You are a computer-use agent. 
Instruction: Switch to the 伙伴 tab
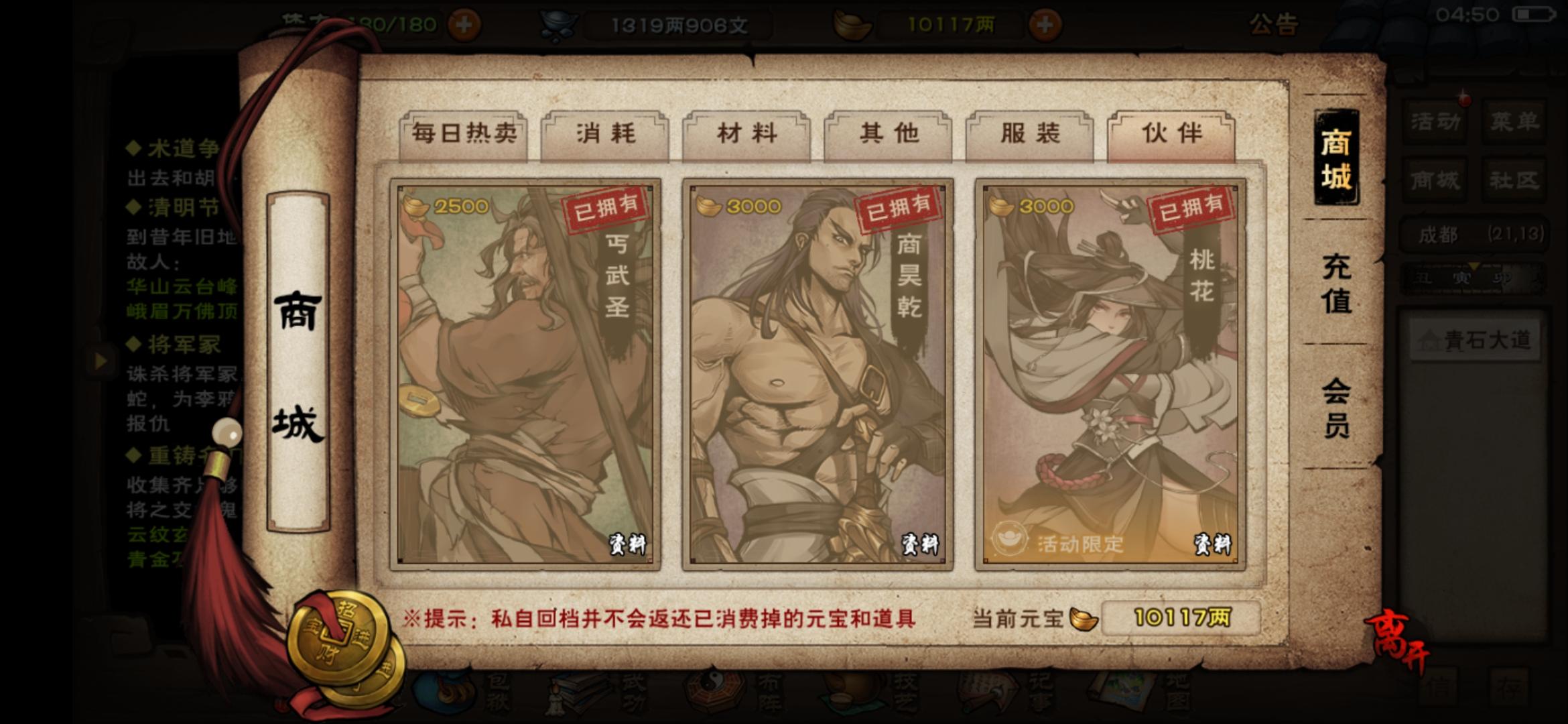tap(1171, 133)
